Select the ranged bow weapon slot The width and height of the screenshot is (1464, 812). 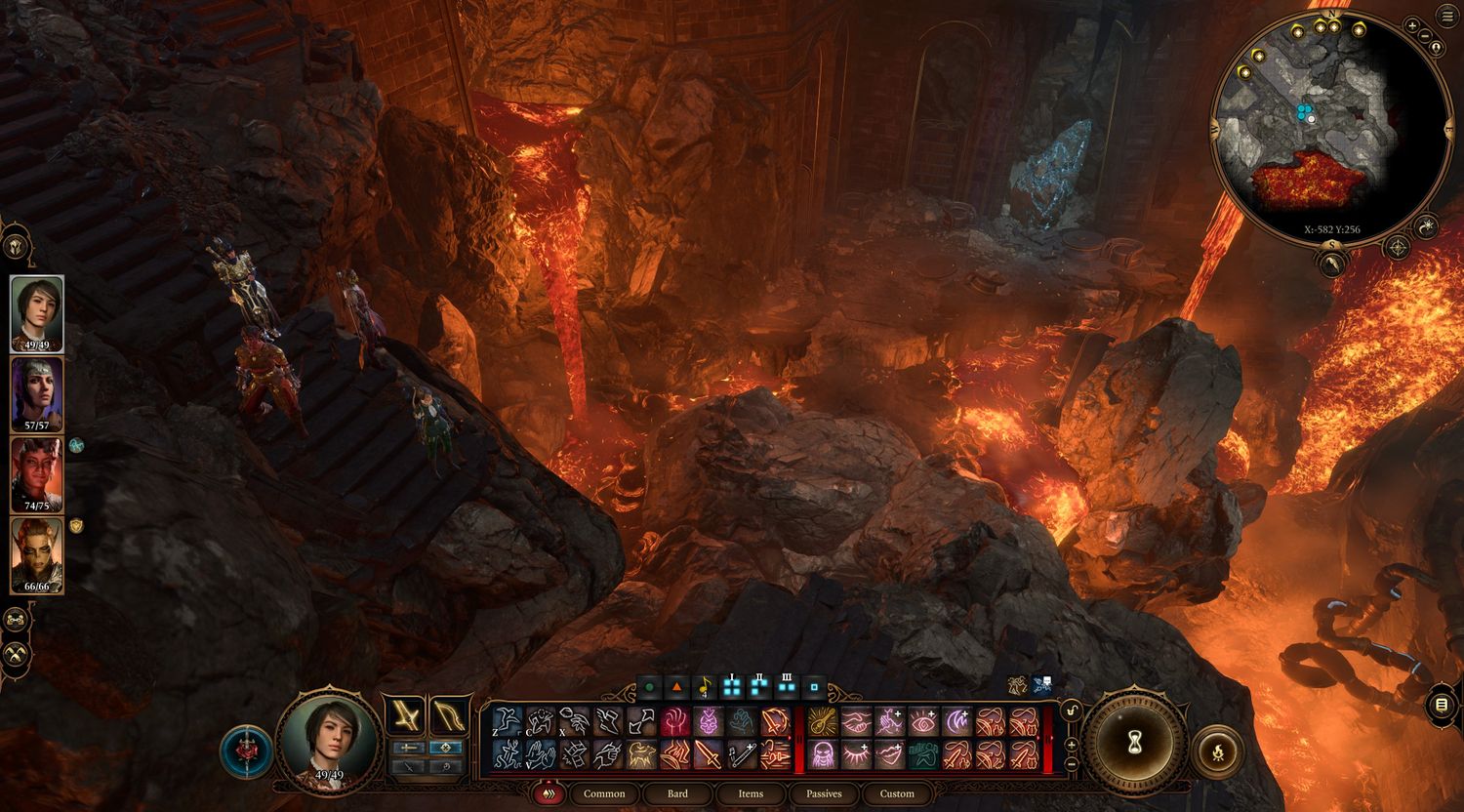(448, 715)
